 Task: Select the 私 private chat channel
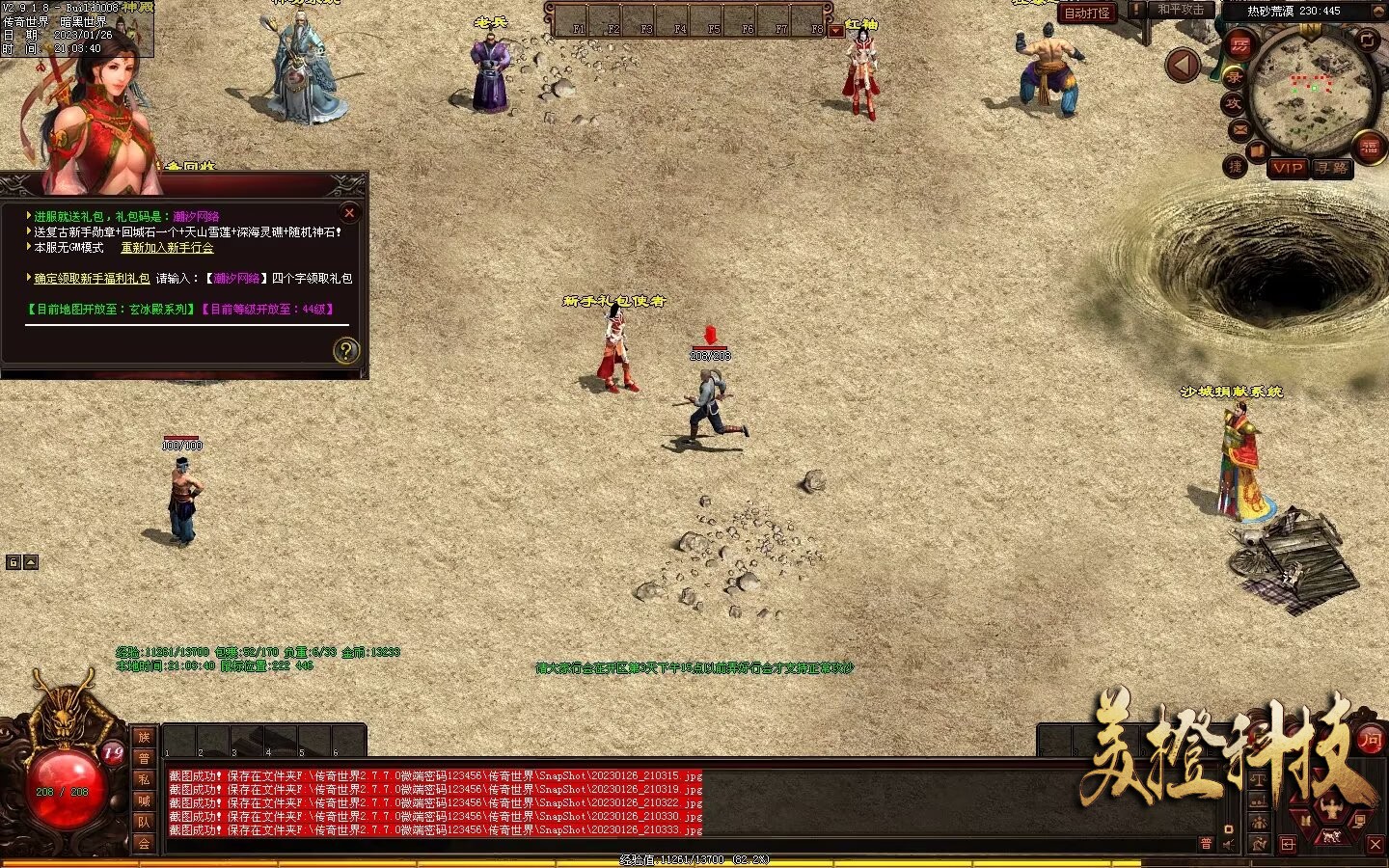[x=144, y=779]
